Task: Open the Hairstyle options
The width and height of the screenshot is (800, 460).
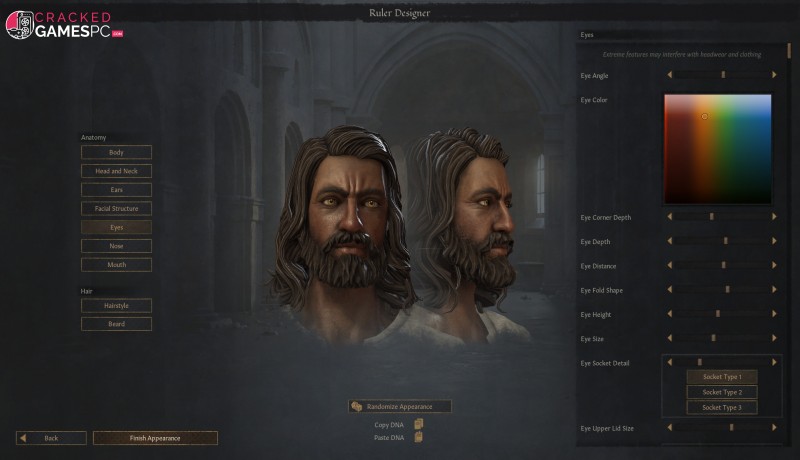Action: pyautogui.click(x=116, y=305)
